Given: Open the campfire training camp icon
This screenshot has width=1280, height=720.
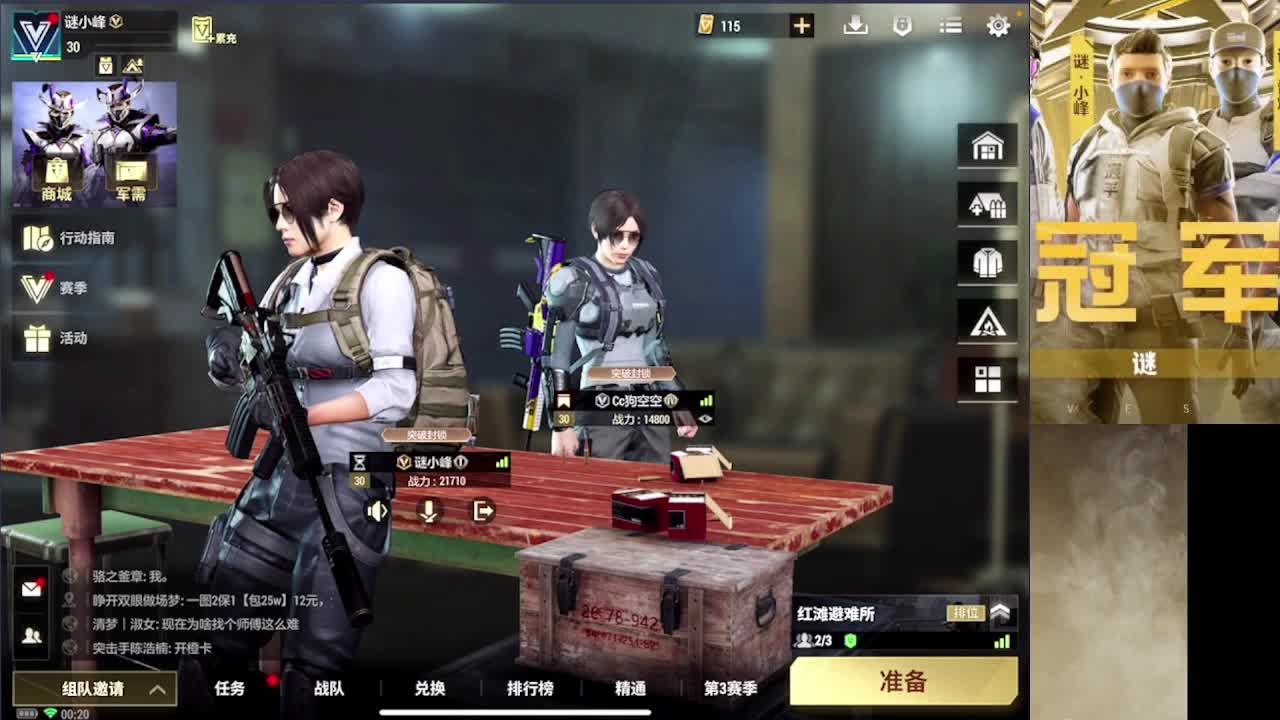Looking at the screenshot, I should 987,320.
